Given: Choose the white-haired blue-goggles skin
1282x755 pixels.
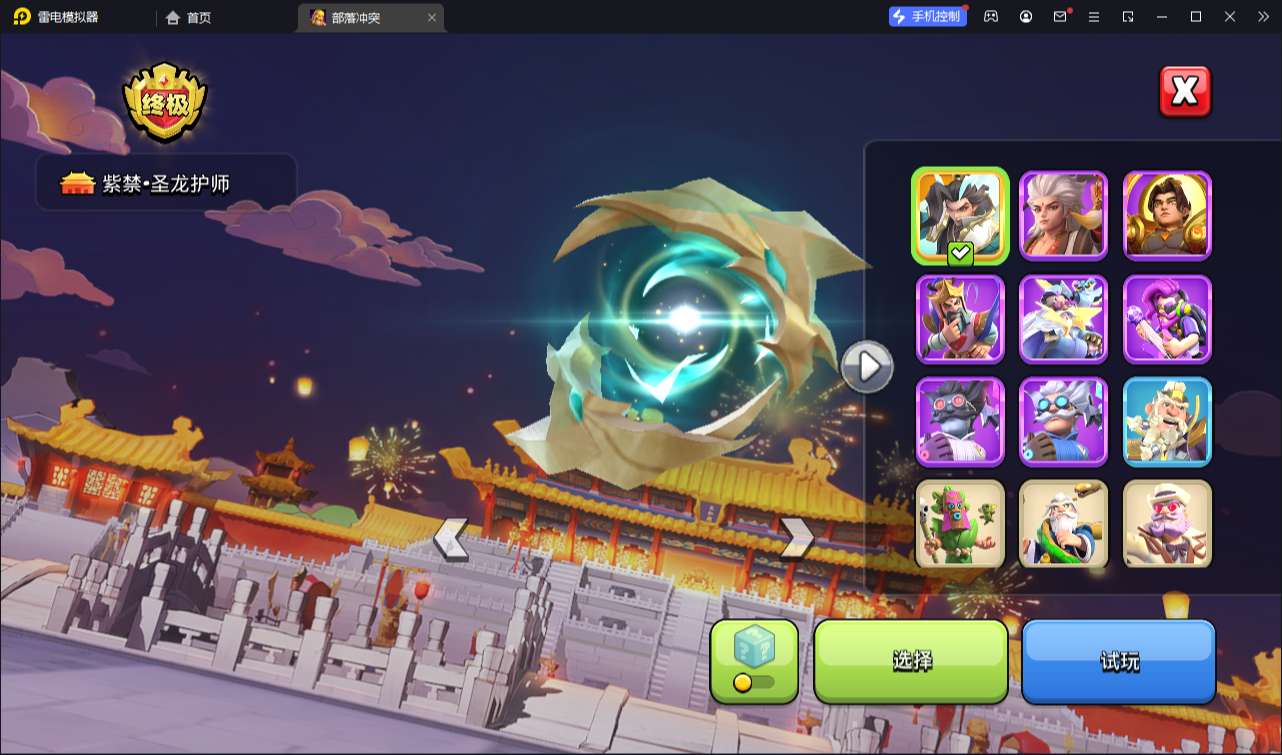Looking at the screenshot, I should tap(1064, 421).
